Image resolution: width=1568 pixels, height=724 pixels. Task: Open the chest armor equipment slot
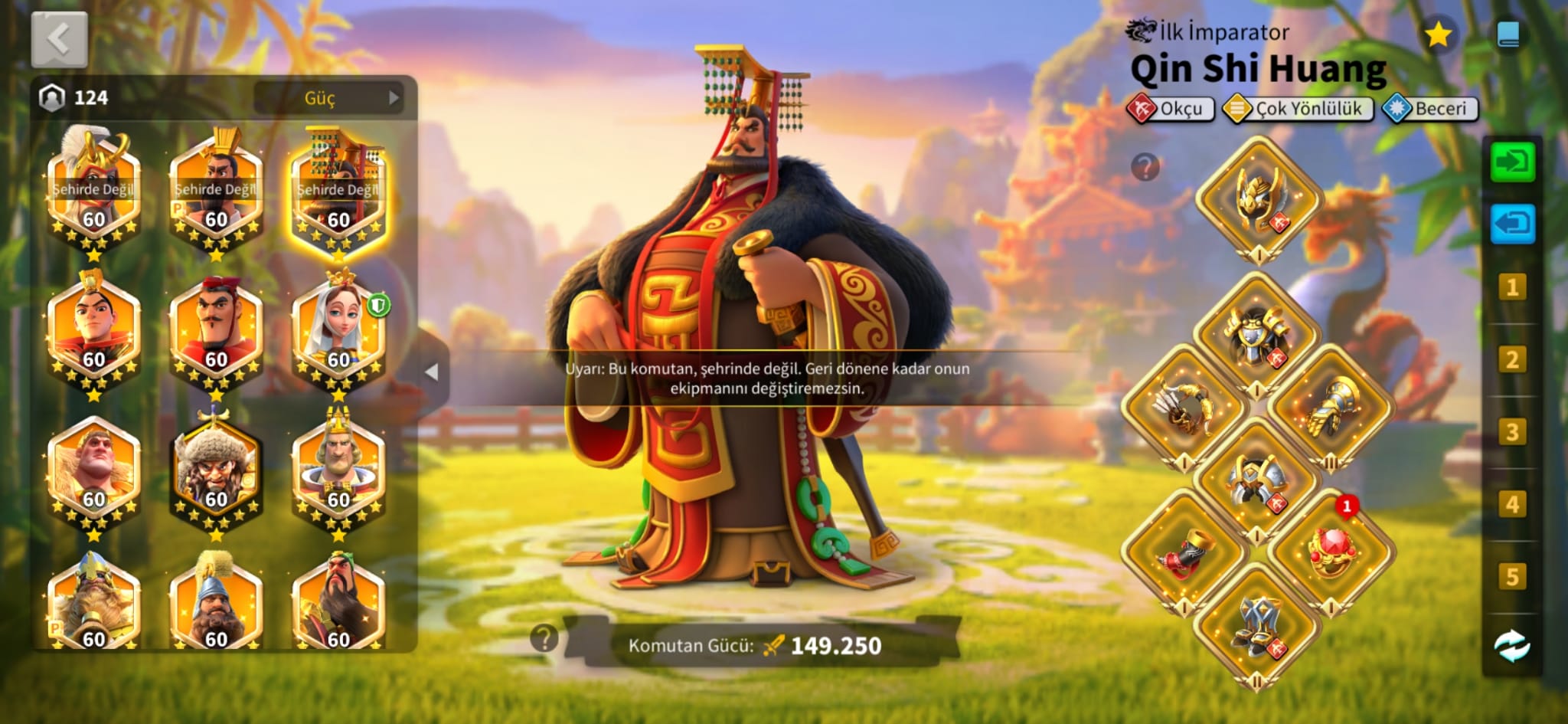pyautogui.click(x=1257, y=335)
